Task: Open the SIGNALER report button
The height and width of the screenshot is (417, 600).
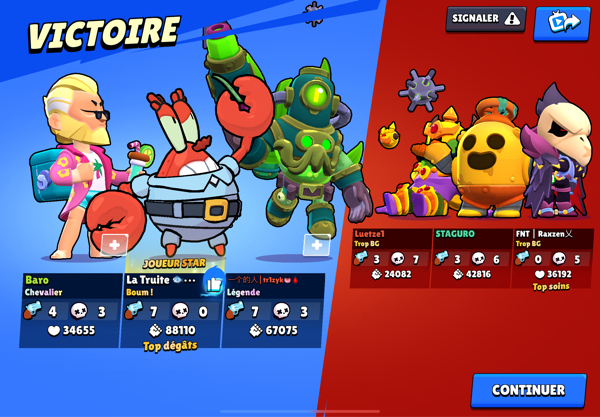Action: (485, 19)
